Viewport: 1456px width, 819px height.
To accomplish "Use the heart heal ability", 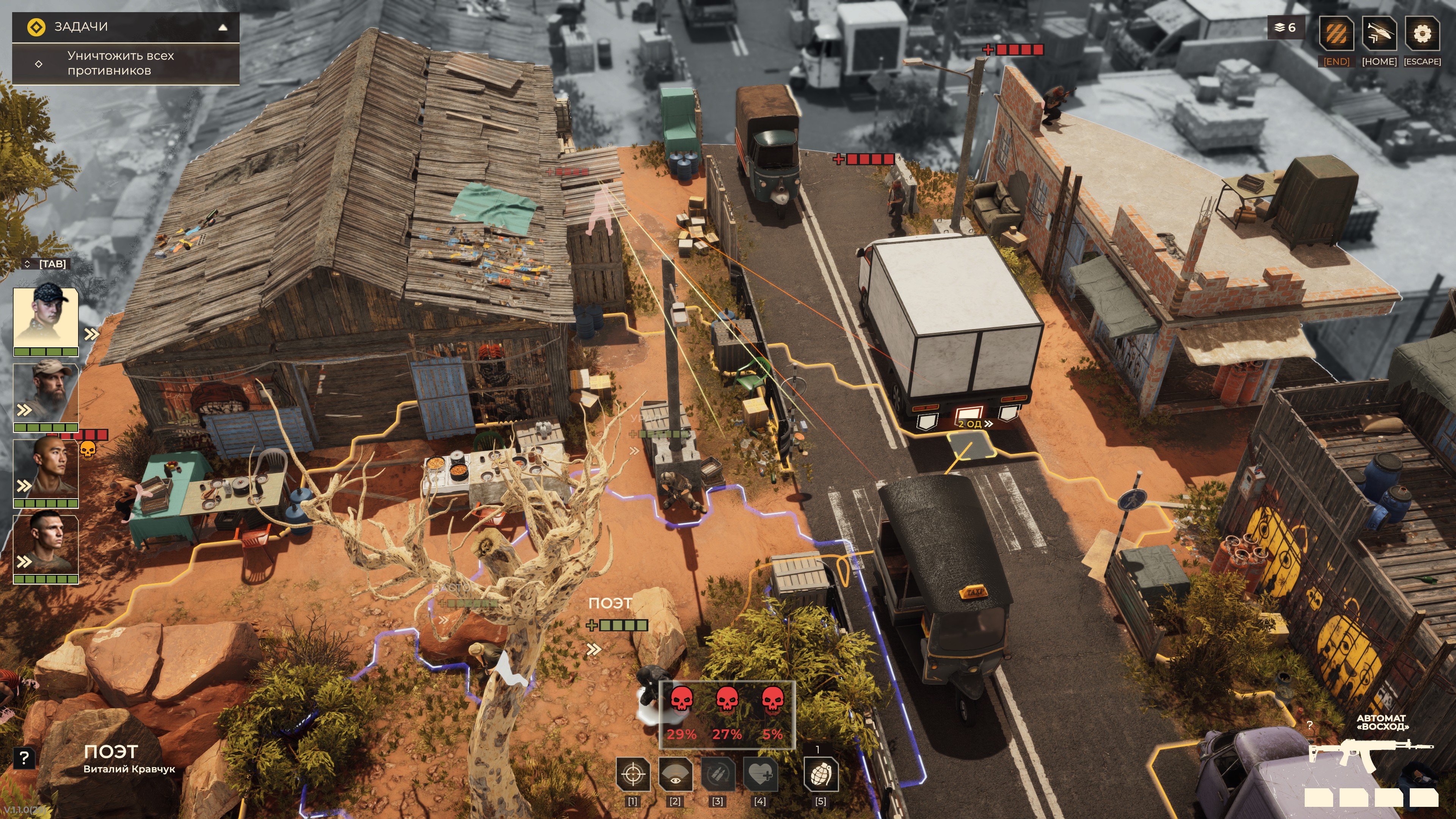I will pyautogui.click(x=760, y=774).
